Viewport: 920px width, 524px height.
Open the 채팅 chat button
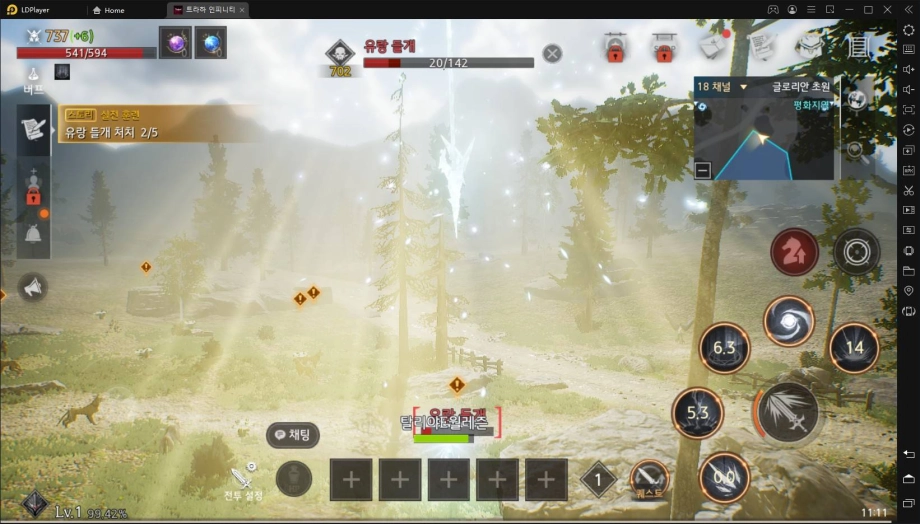point(292,435)
